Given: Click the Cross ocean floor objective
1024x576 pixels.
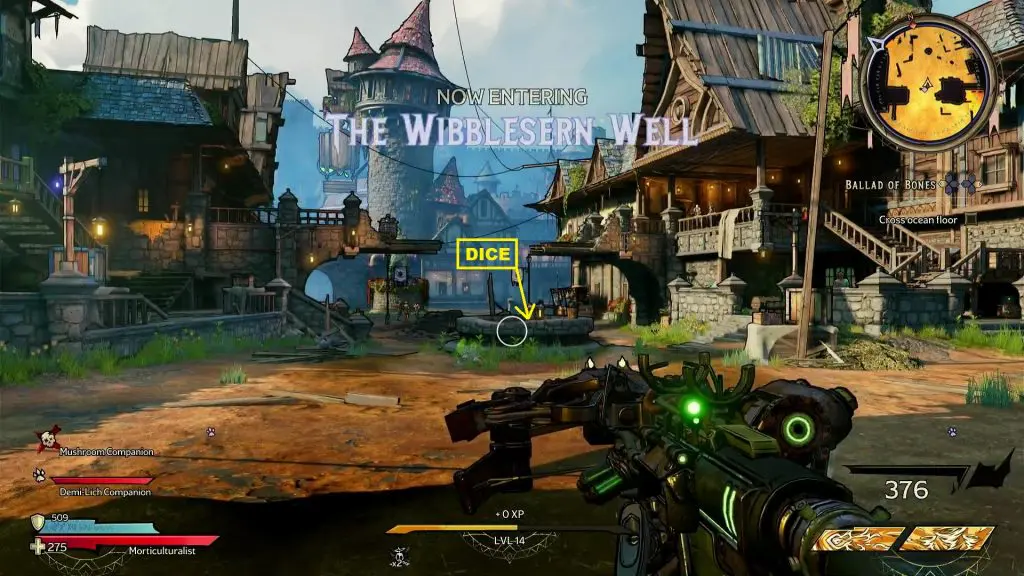Looking at the screenshot, I should click(918, 219).
